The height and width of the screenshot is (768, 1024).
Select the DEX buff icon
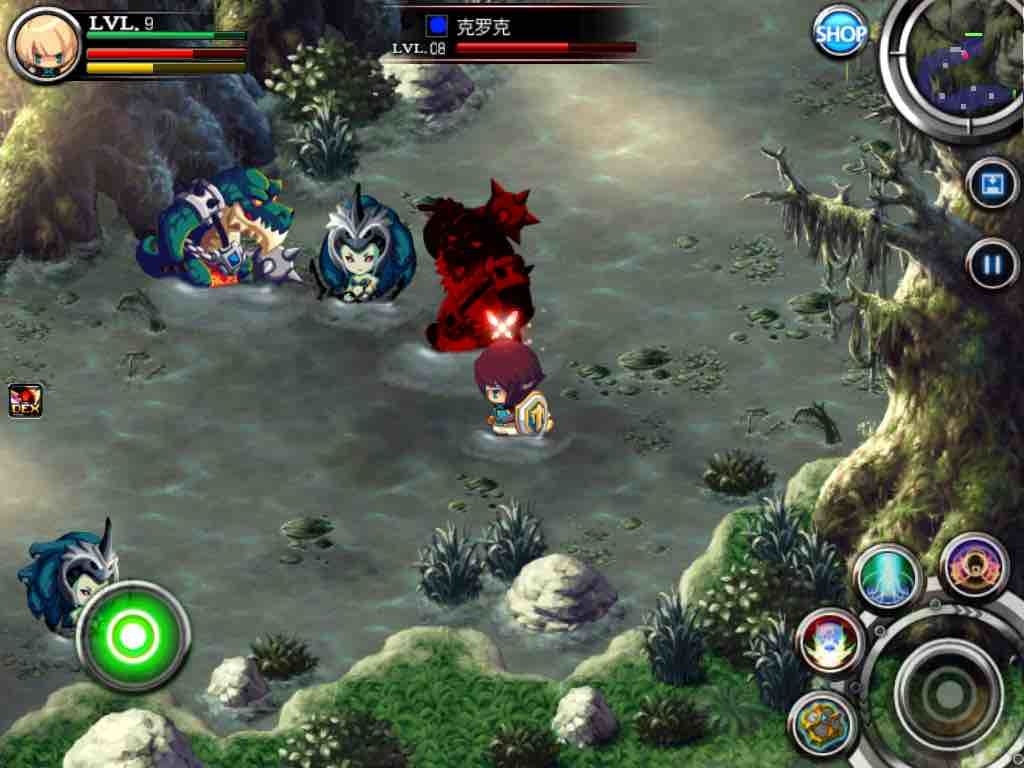point(25,401)
